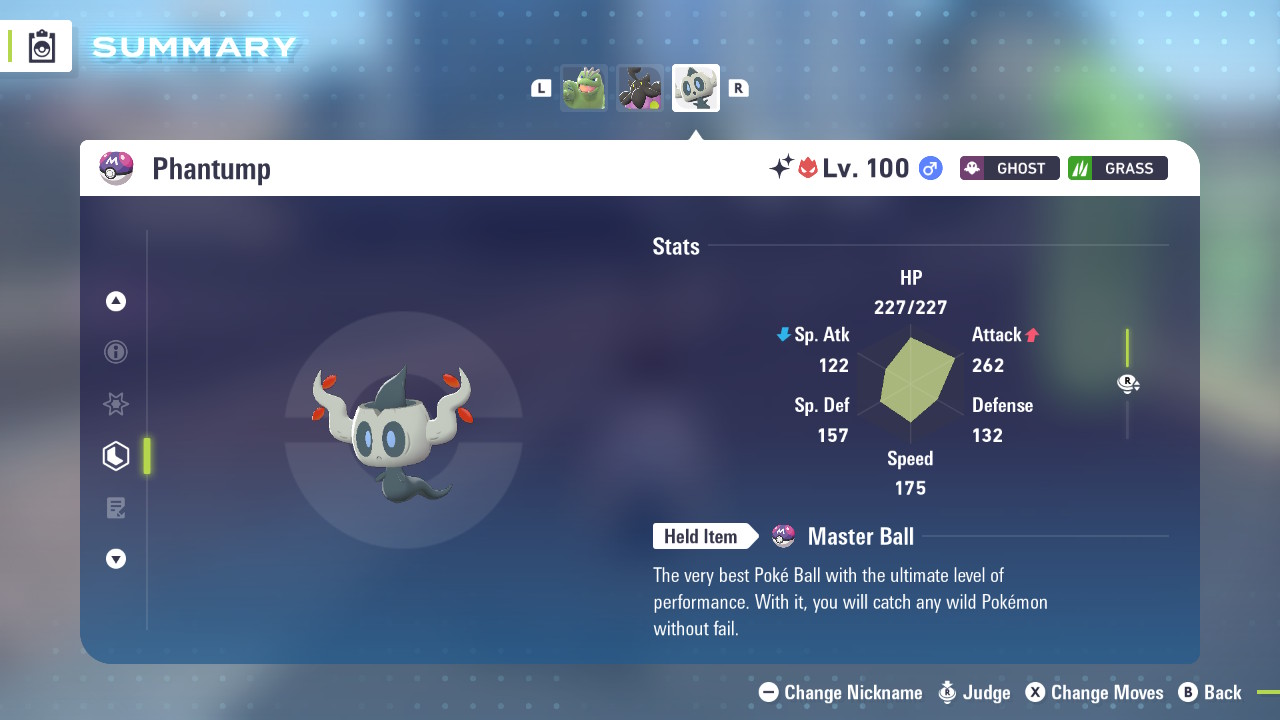1280x720 pixels.
Task: Activate the Judge option
Action: [x=974, y=692]
